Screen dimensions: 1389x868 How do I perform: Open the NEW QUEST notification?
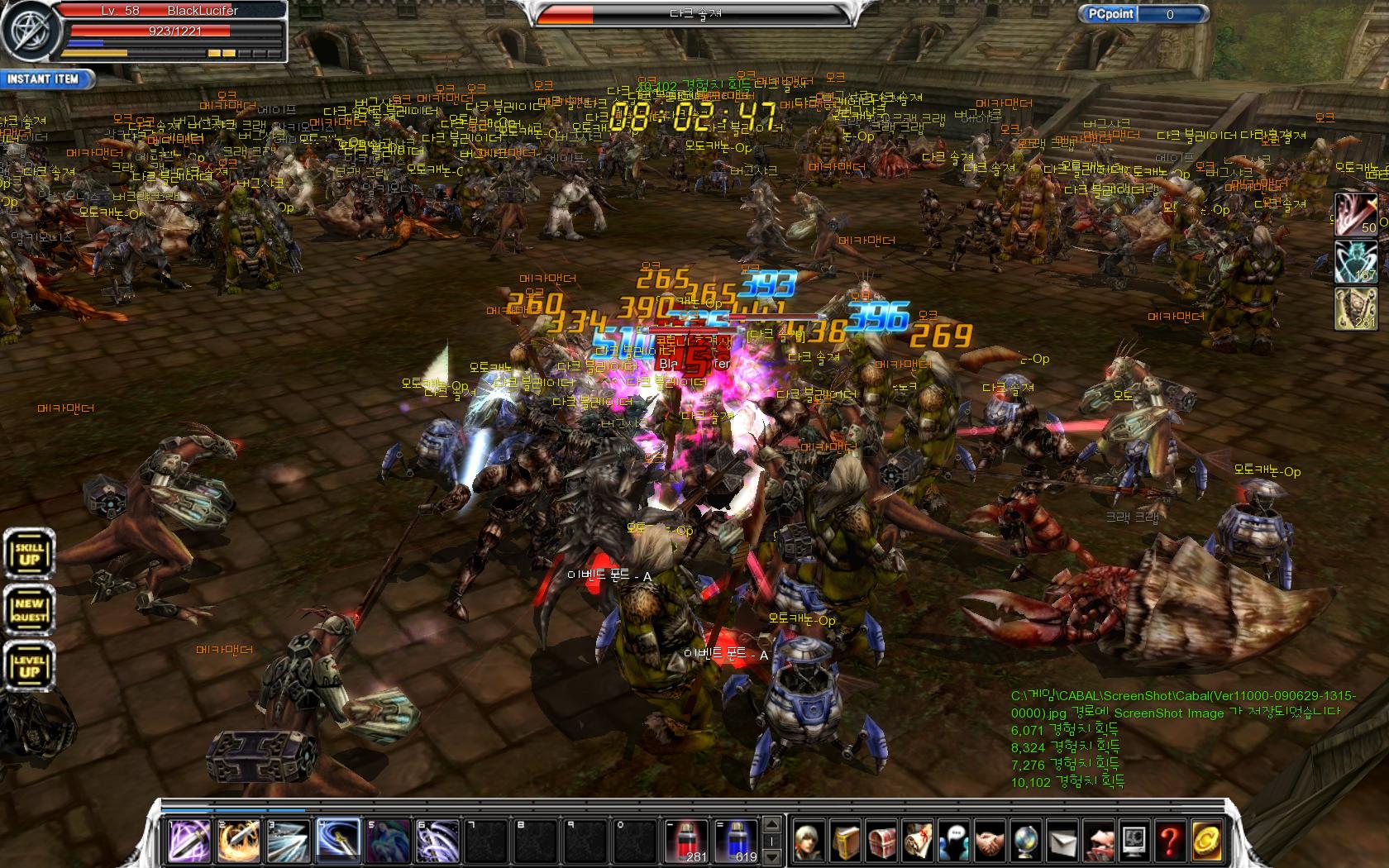click(30, 609)
